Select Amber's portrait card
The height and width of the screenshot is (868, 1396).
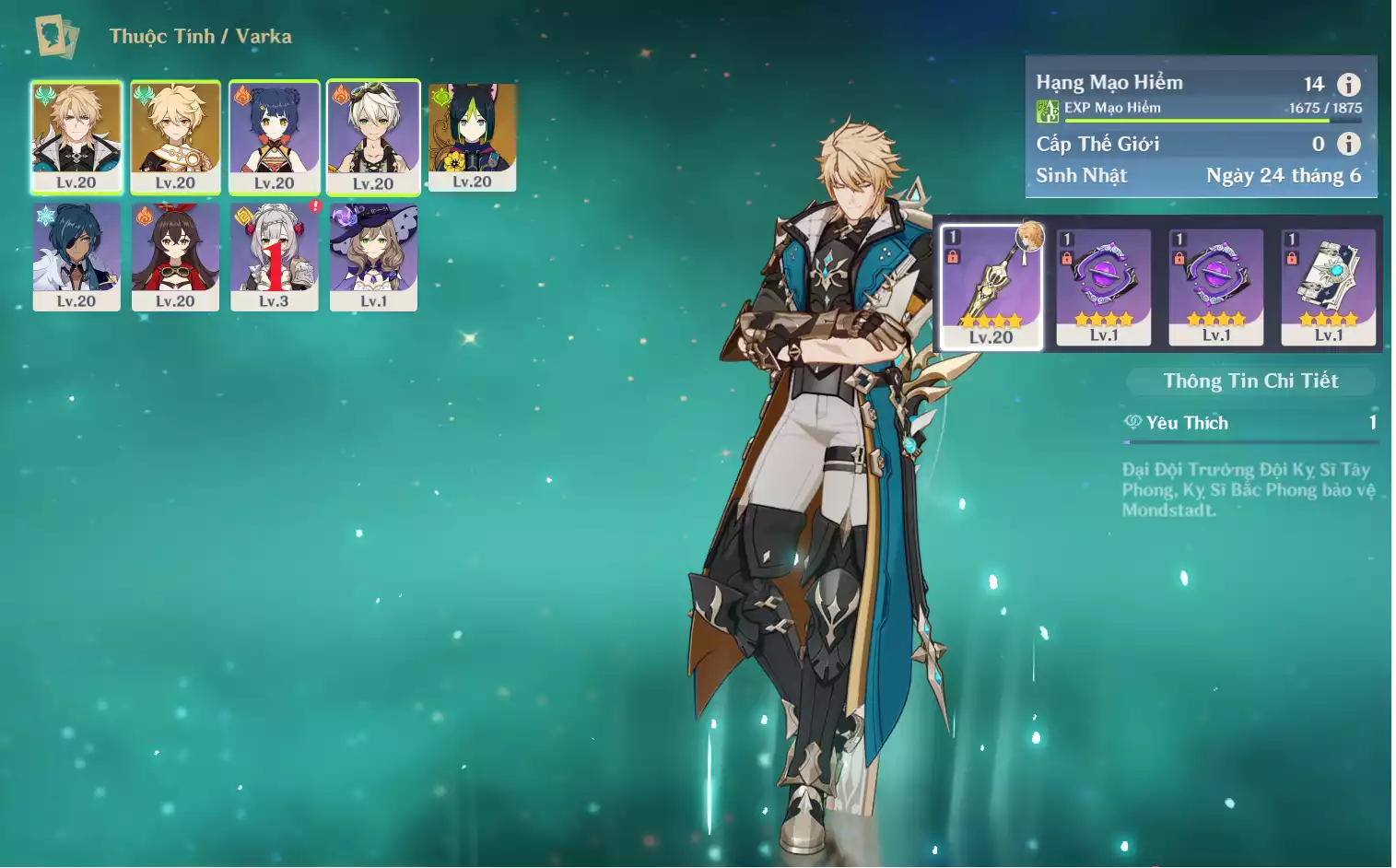(175, 256)
